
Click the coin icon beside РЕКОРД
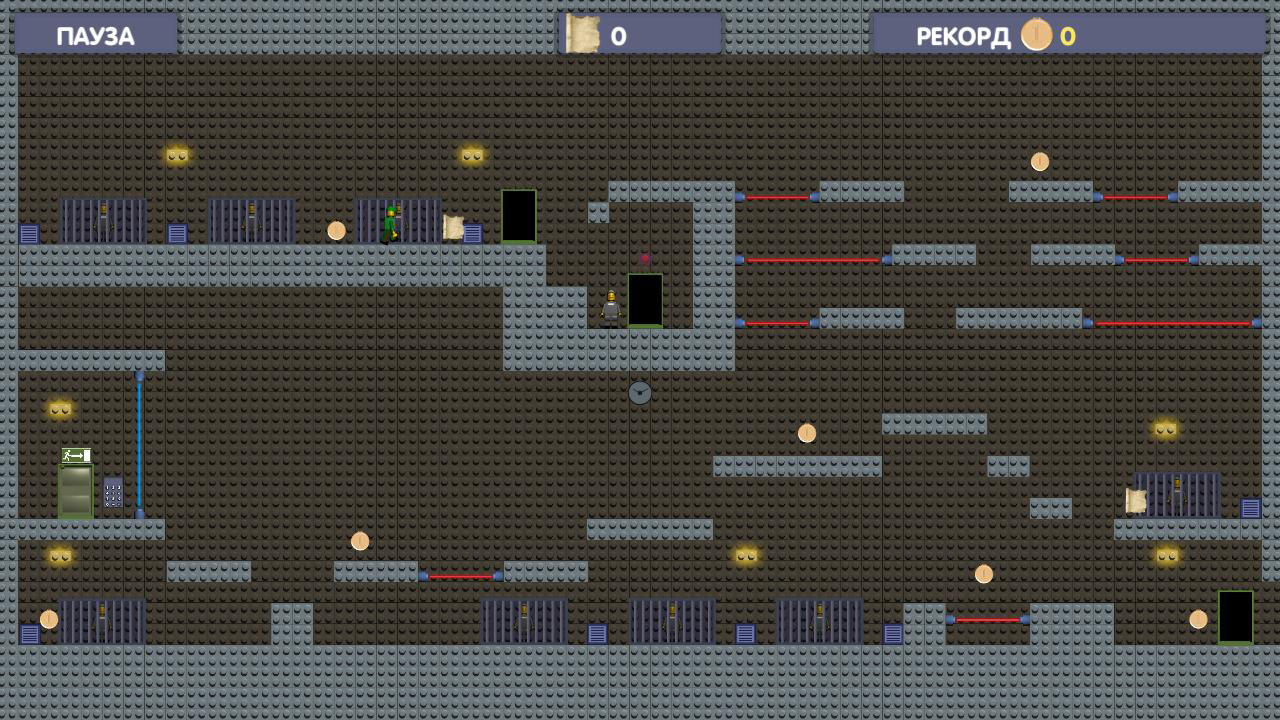(1037, 36)
